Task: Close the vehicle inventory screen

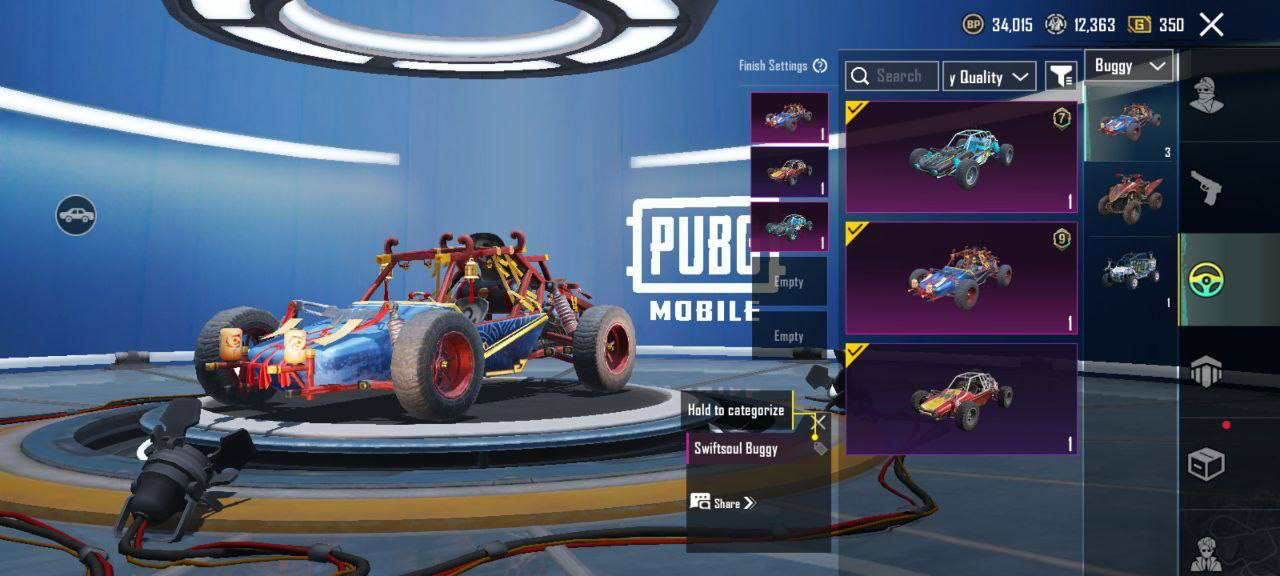Action: point(1211,25)
